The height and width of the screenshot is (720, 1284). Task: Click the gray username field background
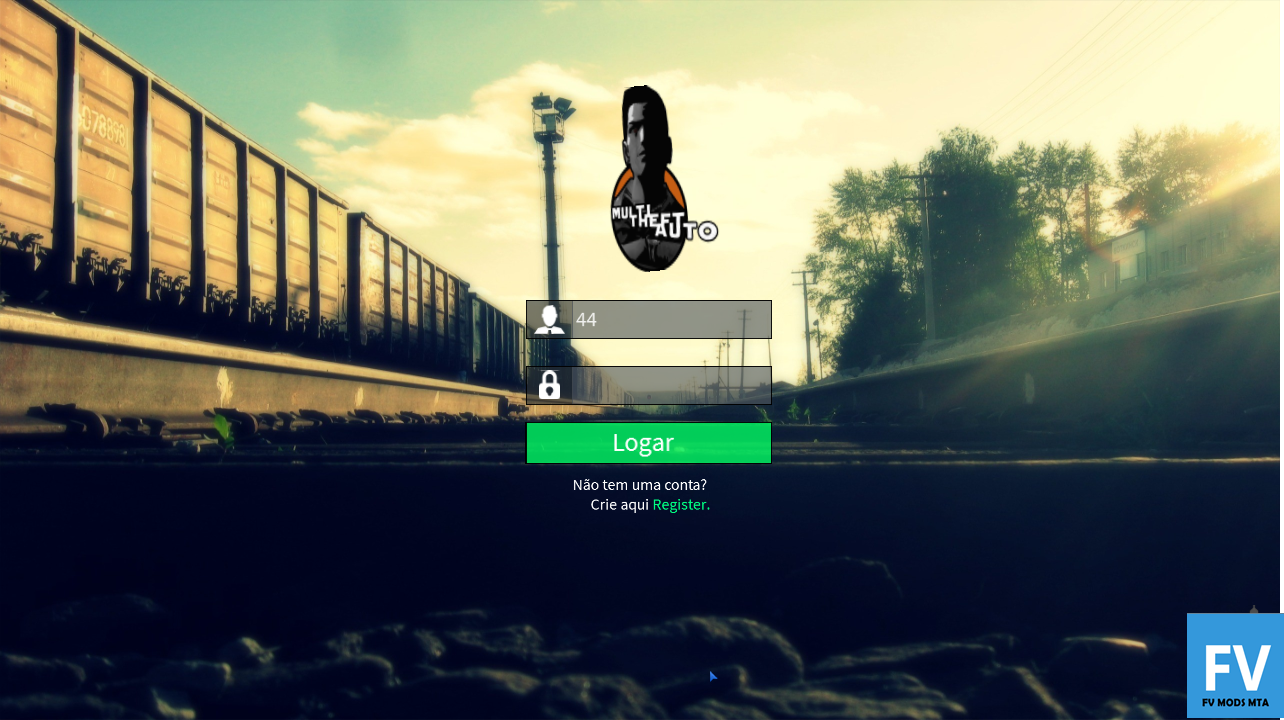click(700, 319)
